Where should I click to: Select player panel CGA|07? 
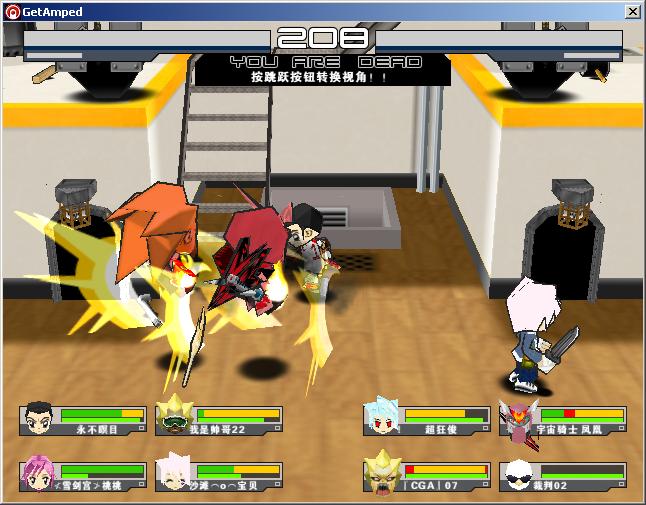(427, 475)
